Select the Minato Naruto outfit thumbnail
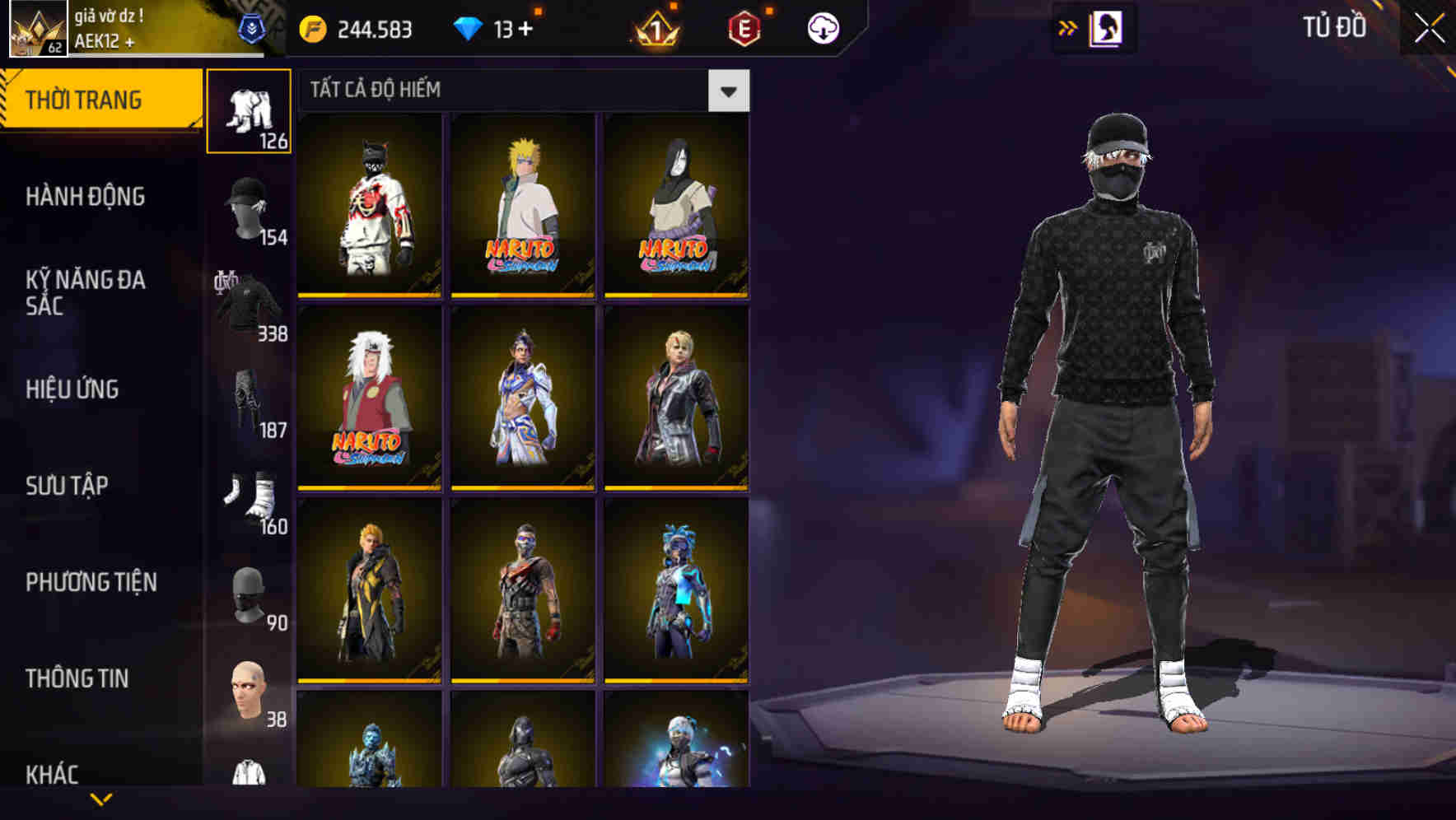 click(x=521, y=204)
